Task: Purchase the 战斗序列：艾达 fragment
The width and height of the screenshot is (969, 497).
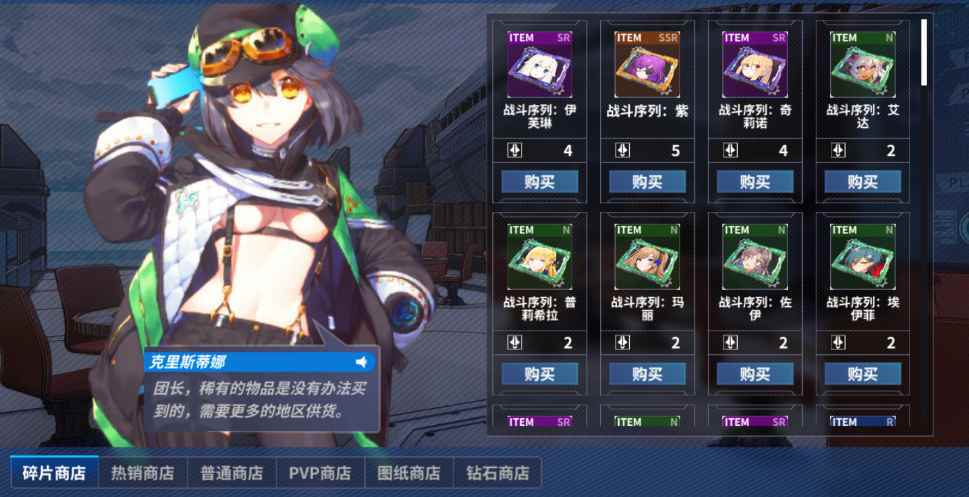Action: click(x=862, y=181)
